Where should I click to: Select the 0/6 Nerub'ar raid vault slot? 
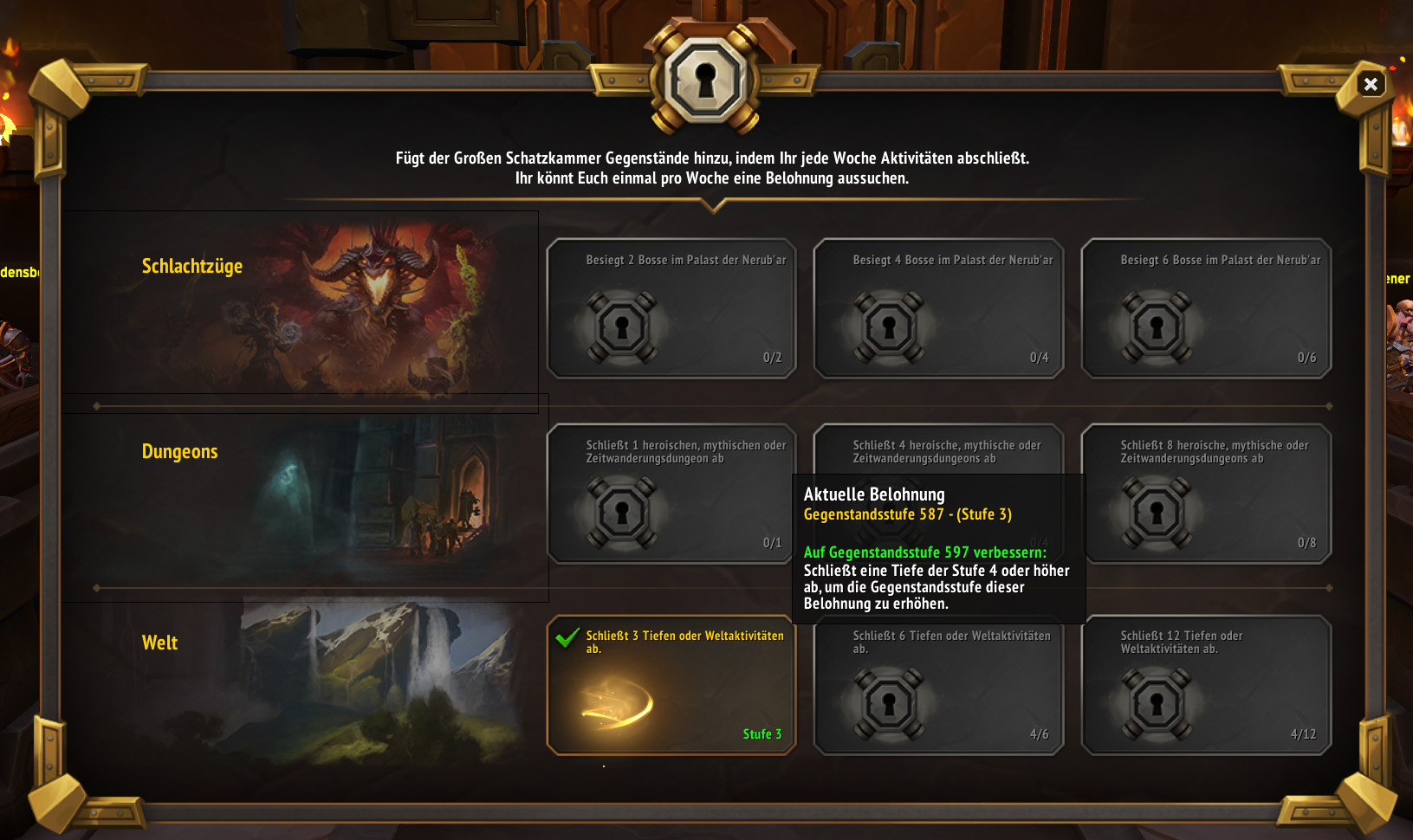(x=1205, y=308)
